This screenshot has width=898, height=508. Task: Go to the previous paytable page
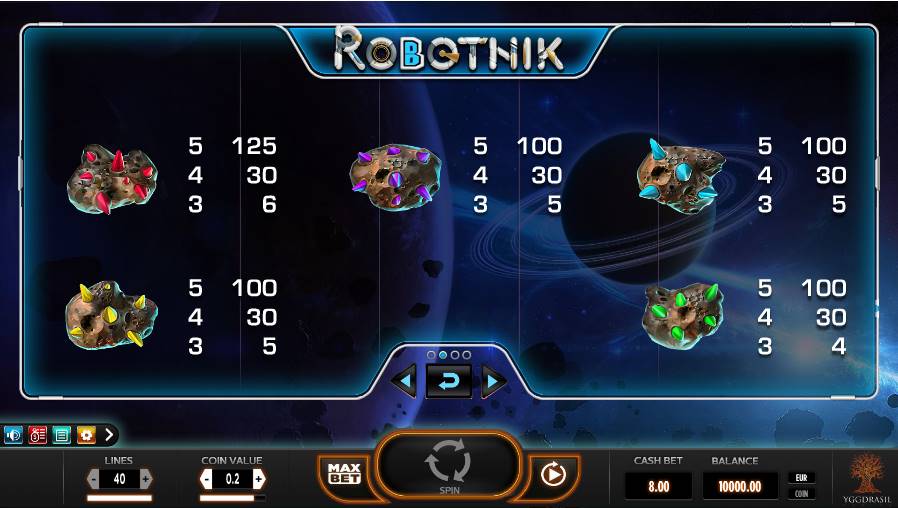click(404, 380)
